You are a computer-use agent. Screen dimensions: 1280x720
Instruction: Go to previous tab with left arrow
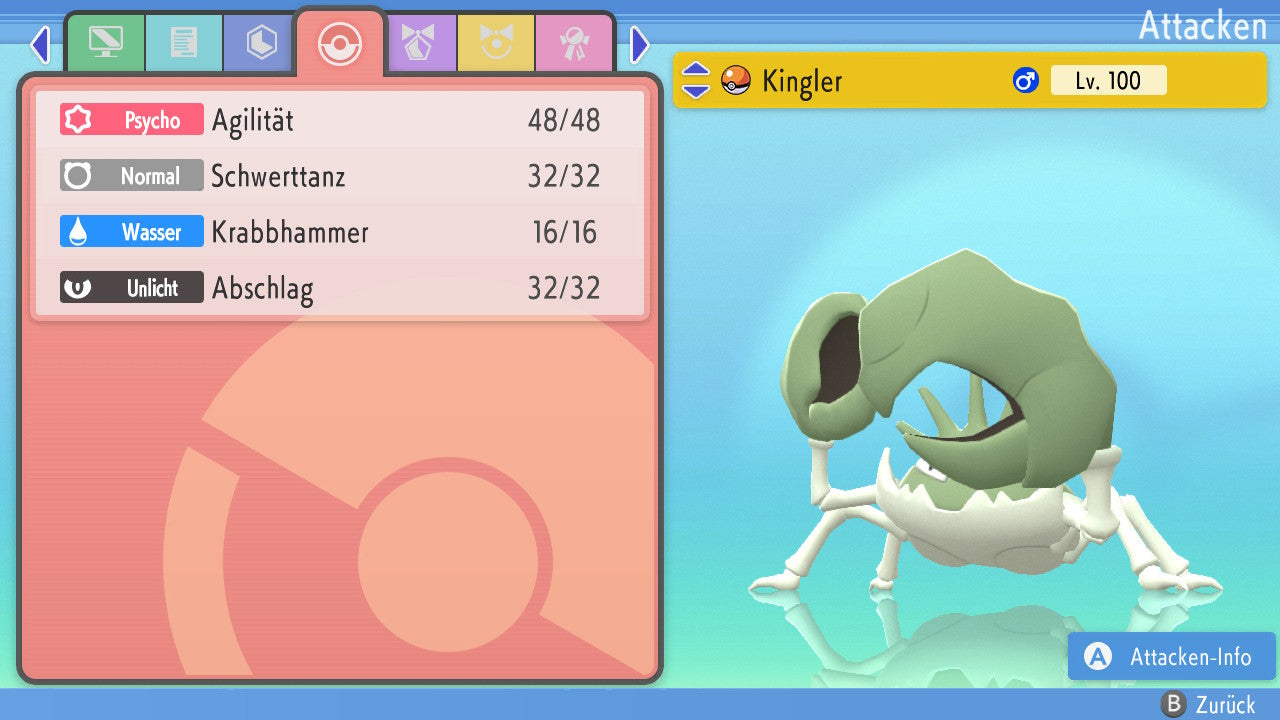pyautogui.click(x=40, y=44)
